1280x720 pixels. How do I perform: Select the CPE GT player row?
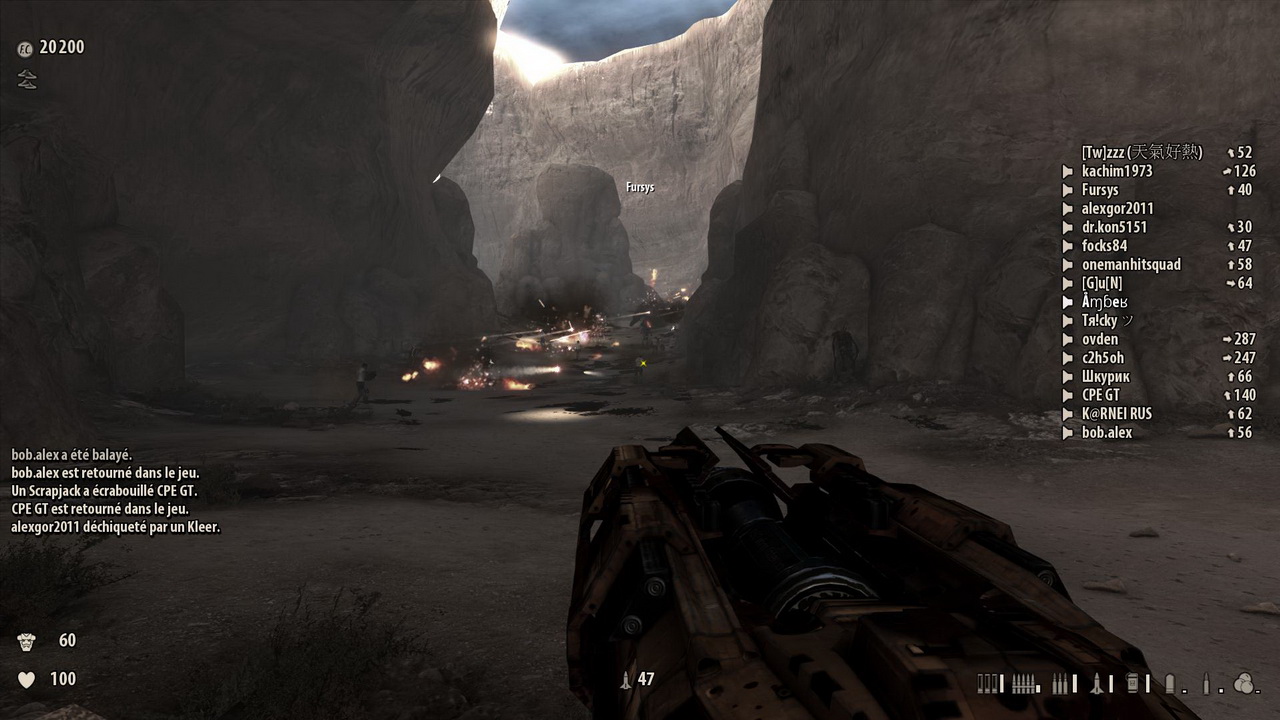coord(1100,396)
